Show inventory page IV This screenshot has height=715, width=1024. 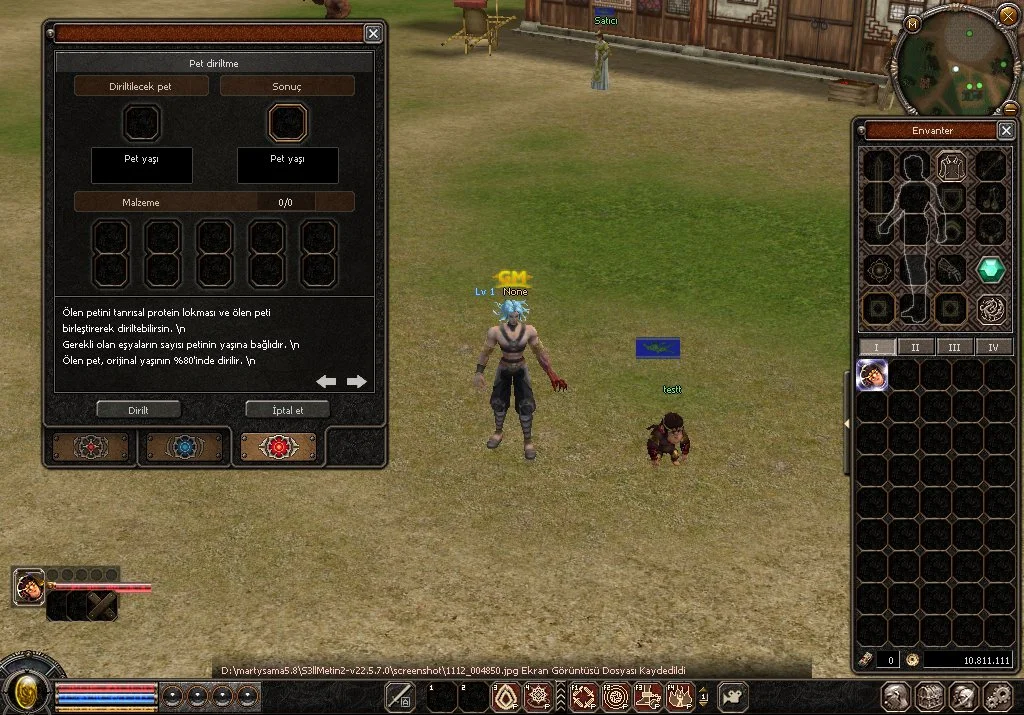(x=993, y=347)
